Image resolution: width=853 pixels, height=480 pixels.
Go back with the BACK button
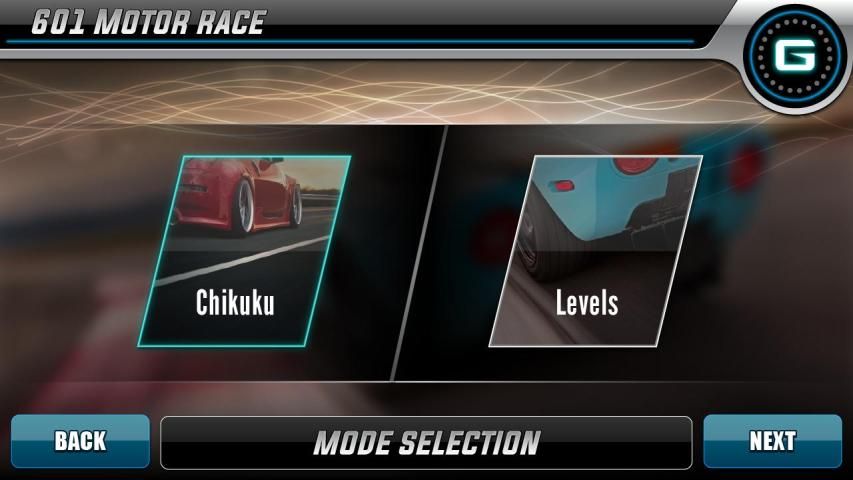(80, 441)
